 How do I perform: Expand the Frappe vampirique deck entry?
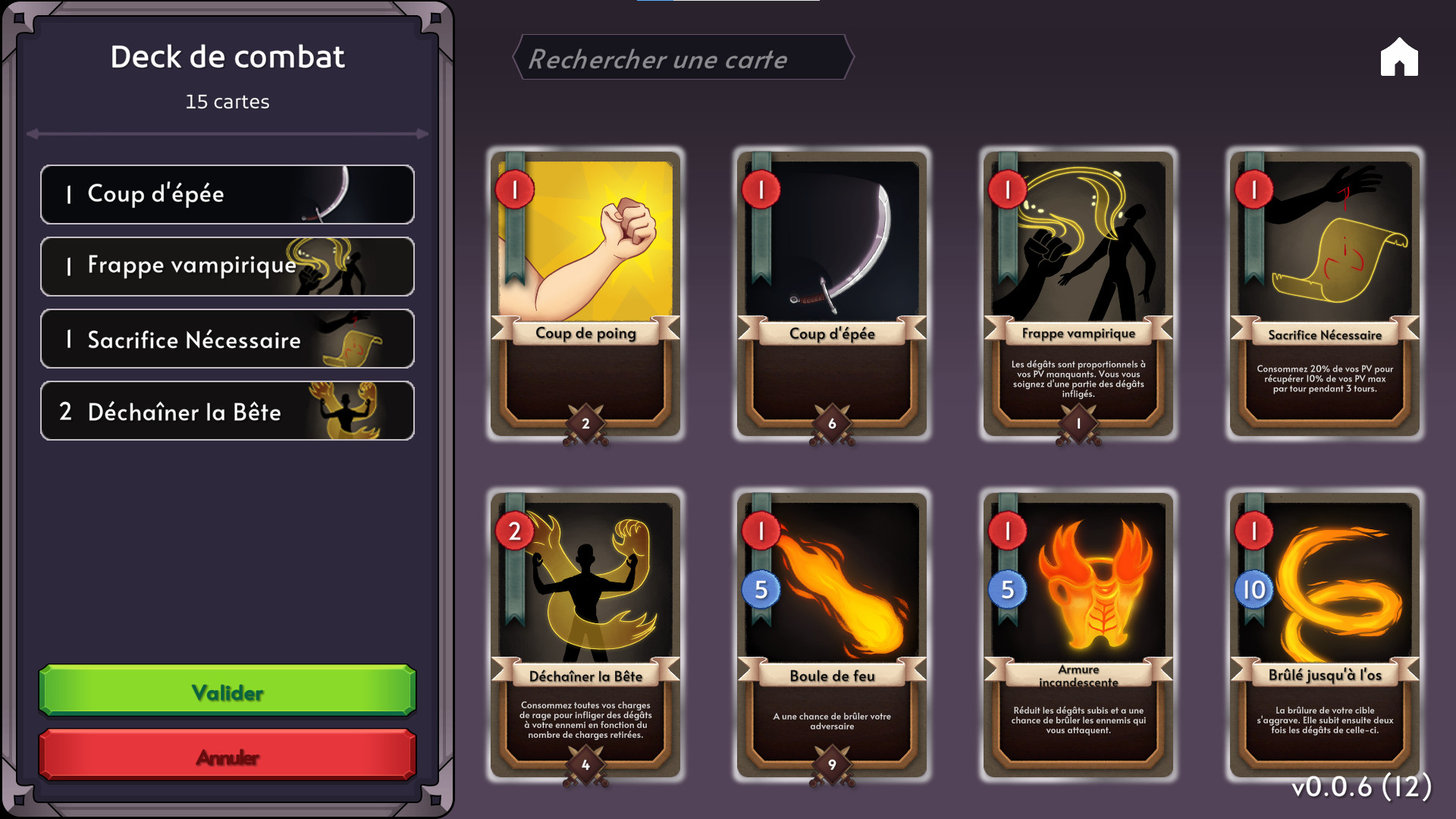pyautogui.click(x=227, y=266)
